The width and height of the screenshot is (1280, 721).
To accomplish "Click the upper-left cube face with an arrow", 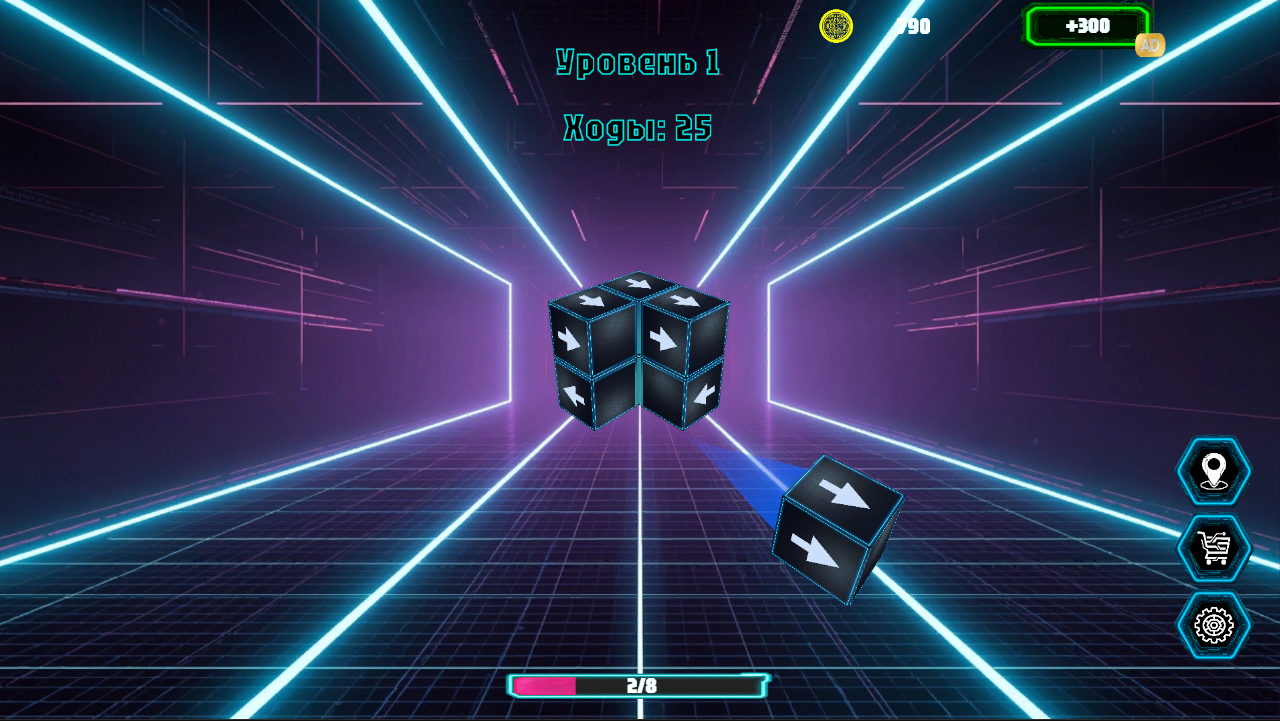I will point(590,300).
